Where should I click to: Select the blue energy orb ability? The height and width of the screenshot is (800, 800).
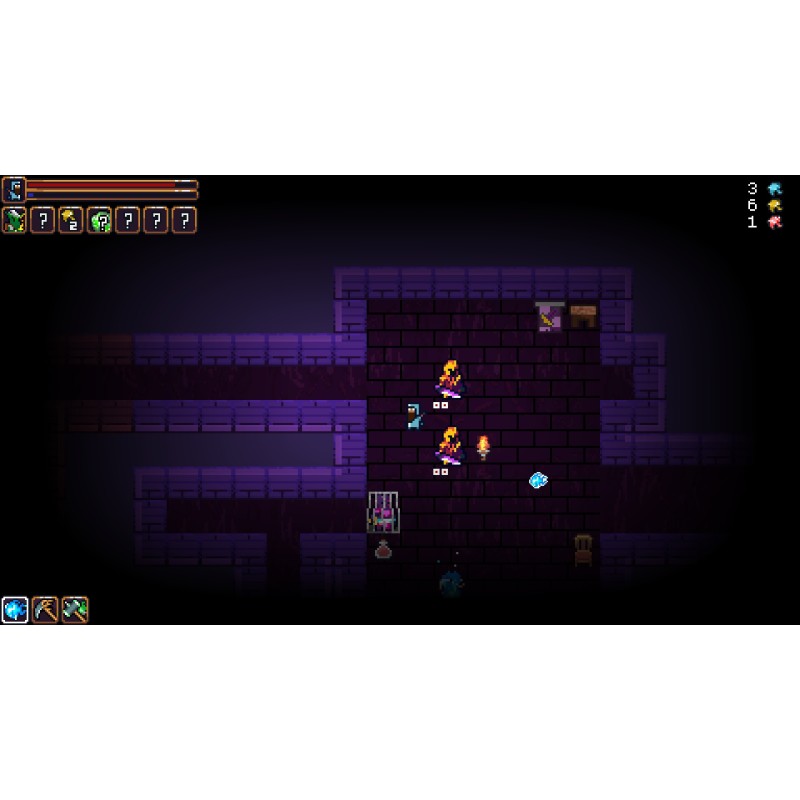pyautogui.click(x=15, y=609)
